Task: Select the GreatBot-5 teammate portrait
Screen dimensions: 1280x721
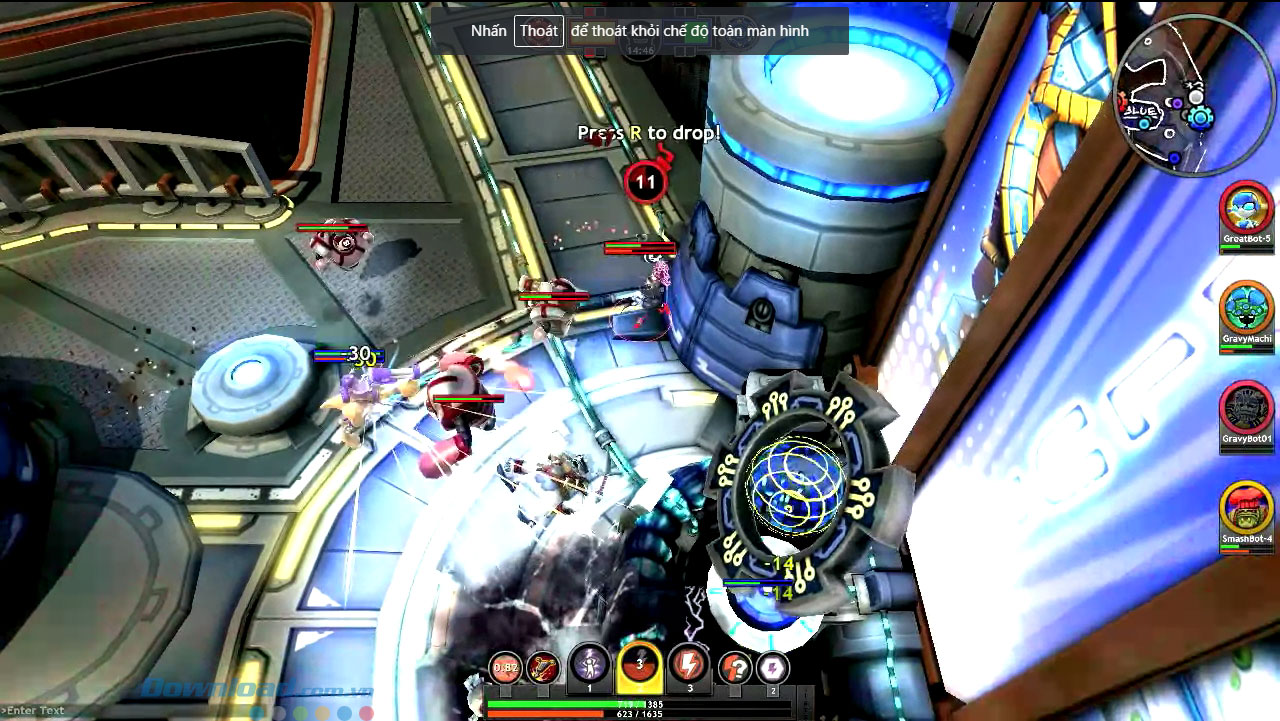Action: [x=1246, y=210]
